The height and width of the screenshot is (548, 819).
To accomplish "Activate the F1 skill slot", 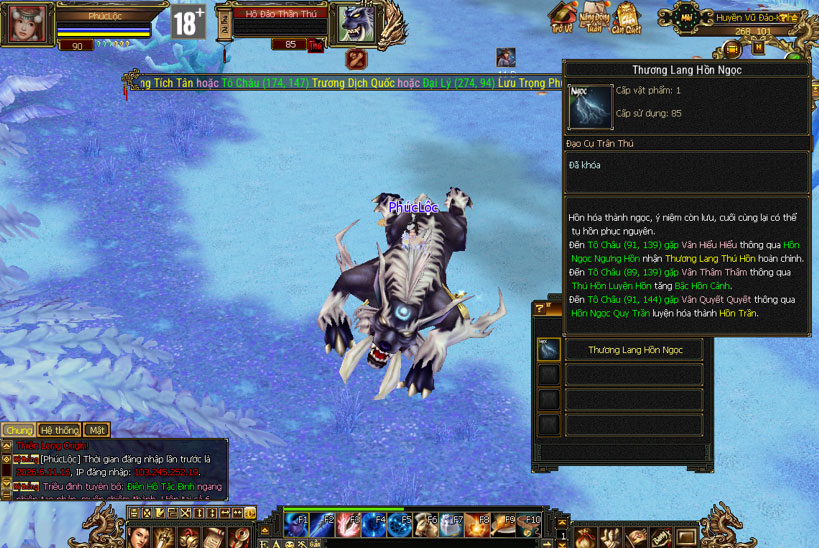I will pyautogui.click(x=297, y=522).
